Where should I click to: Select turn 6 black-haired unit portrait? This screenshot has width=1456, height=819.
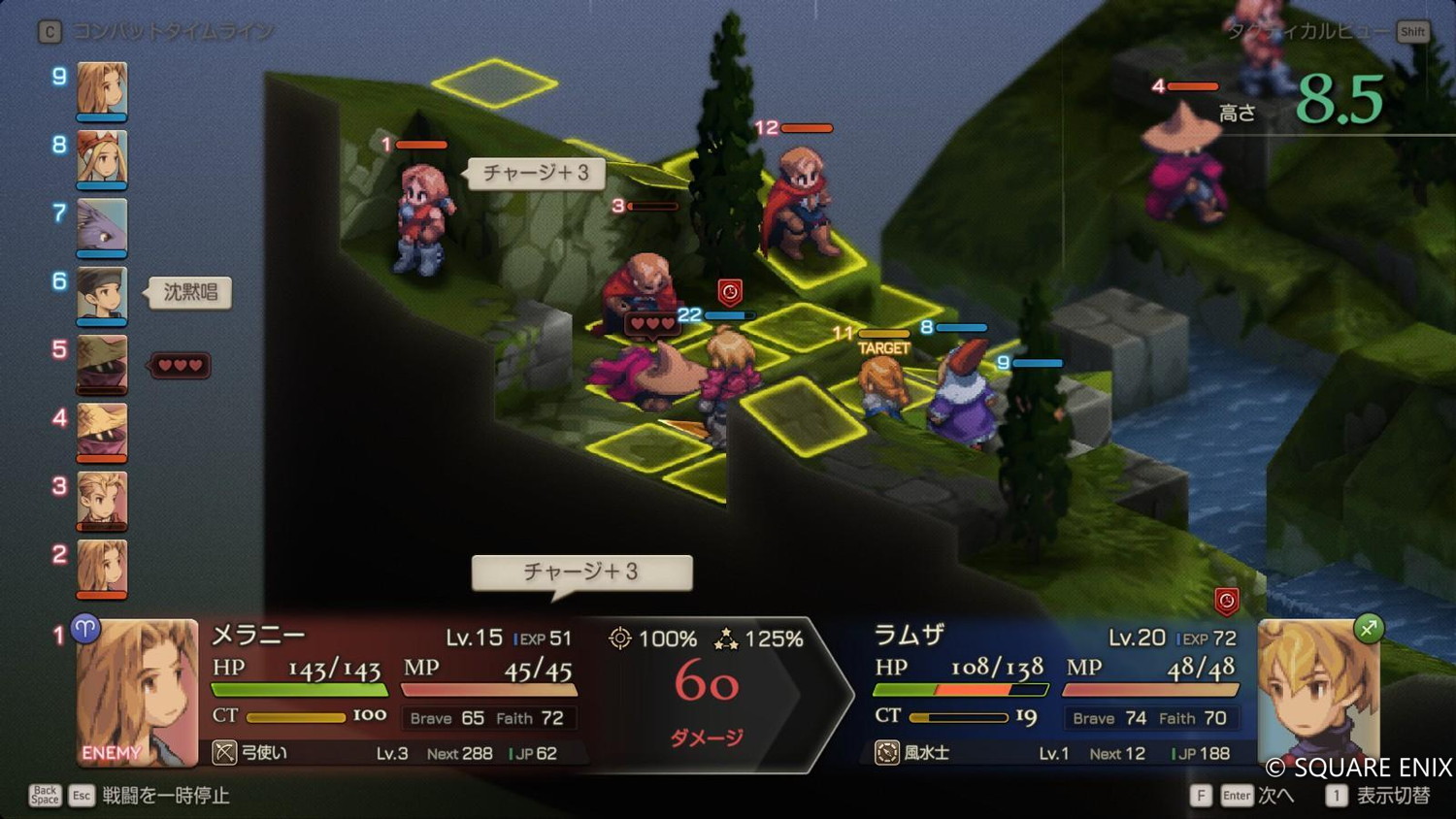tap(102, 294)
